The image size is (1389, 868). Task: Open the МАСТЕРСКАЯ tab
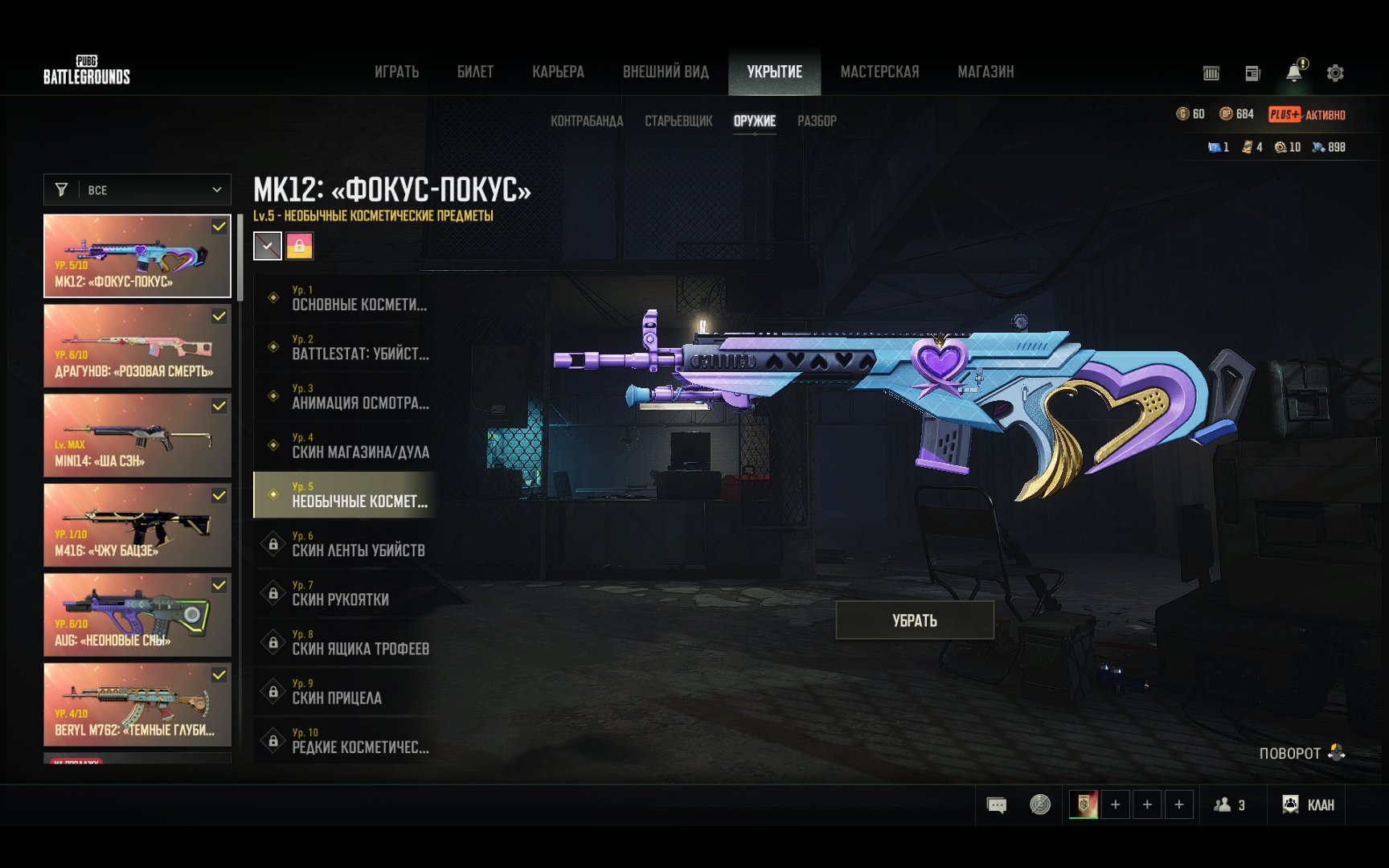tap(879, 72)
